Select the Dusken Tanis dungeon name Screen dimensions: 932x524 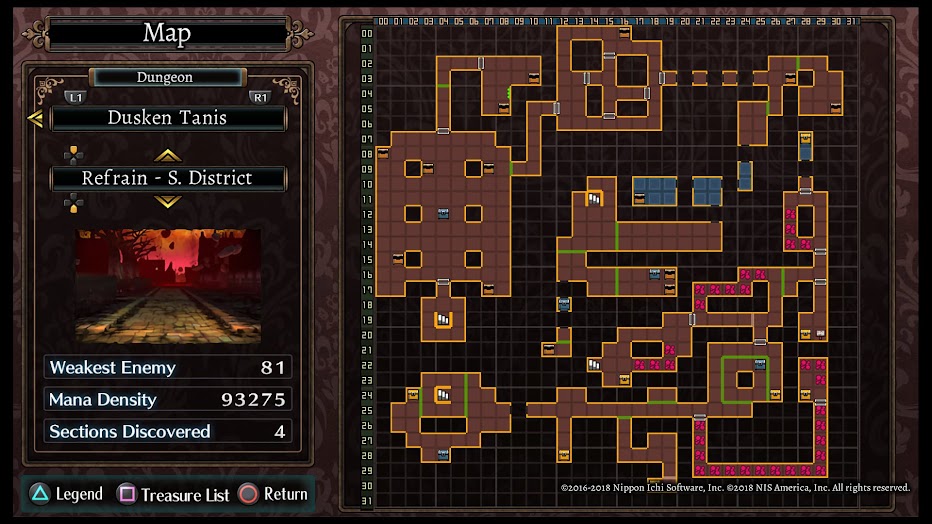[168, 118]
